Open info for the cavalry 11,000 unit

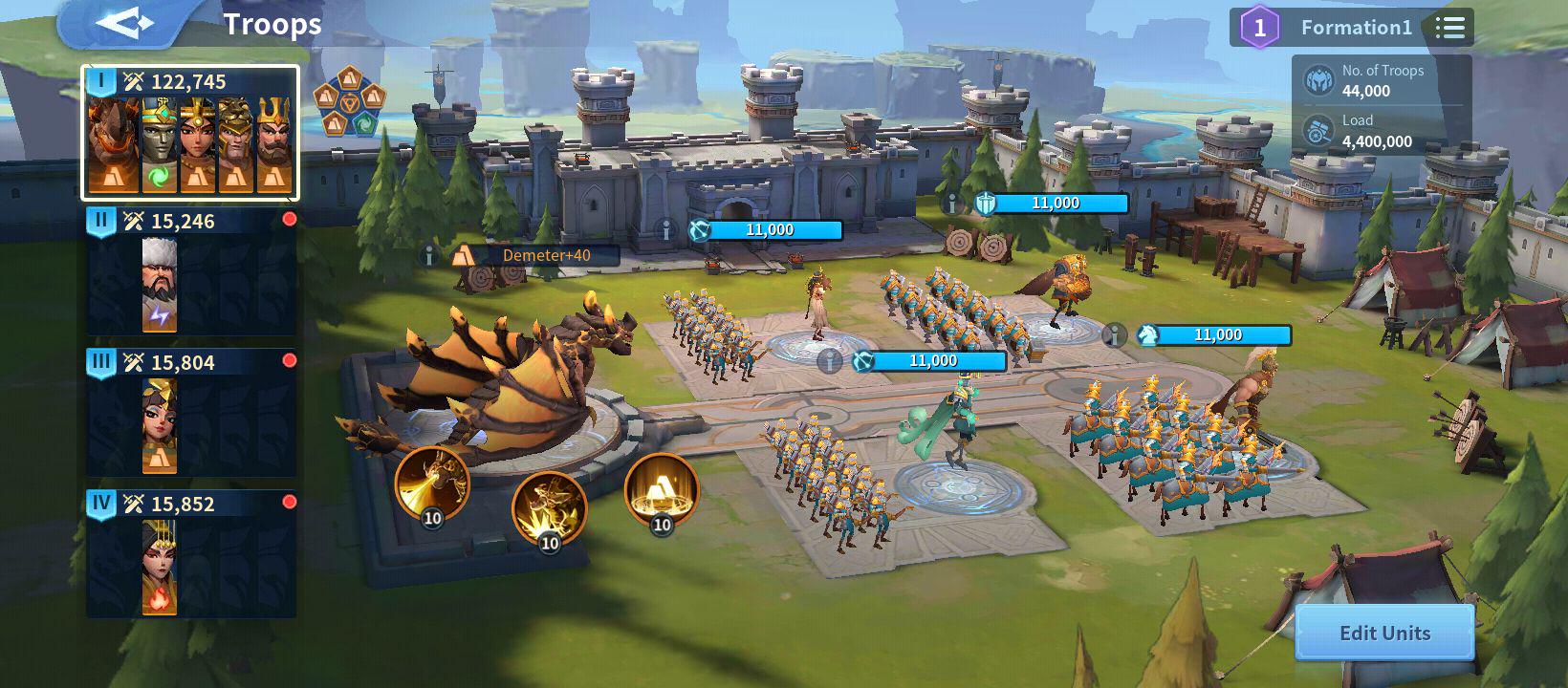pos(1114,335)
